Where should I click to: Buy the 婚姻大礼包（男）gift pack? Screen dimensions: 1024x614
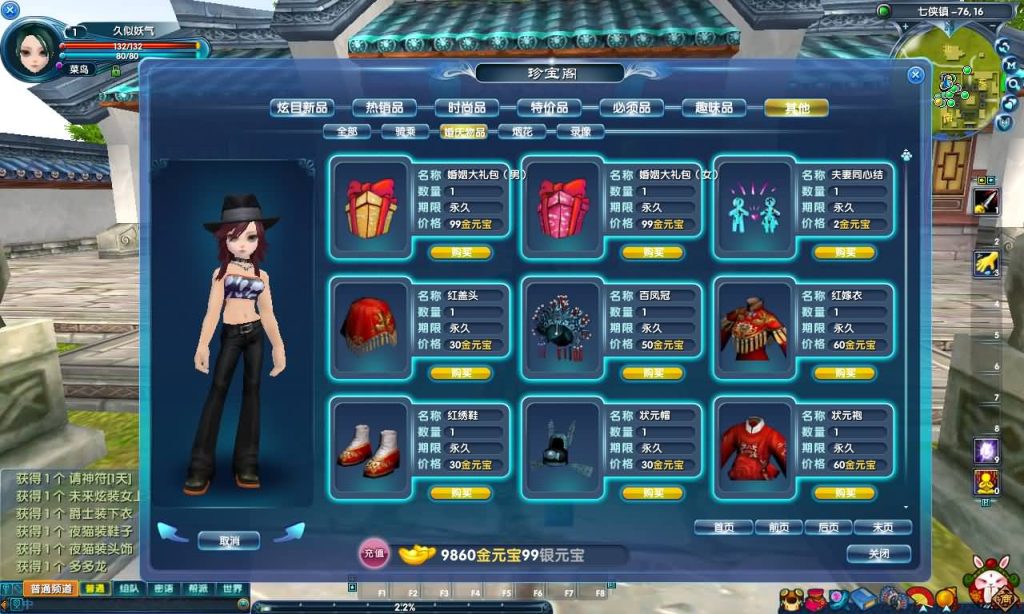461,252
